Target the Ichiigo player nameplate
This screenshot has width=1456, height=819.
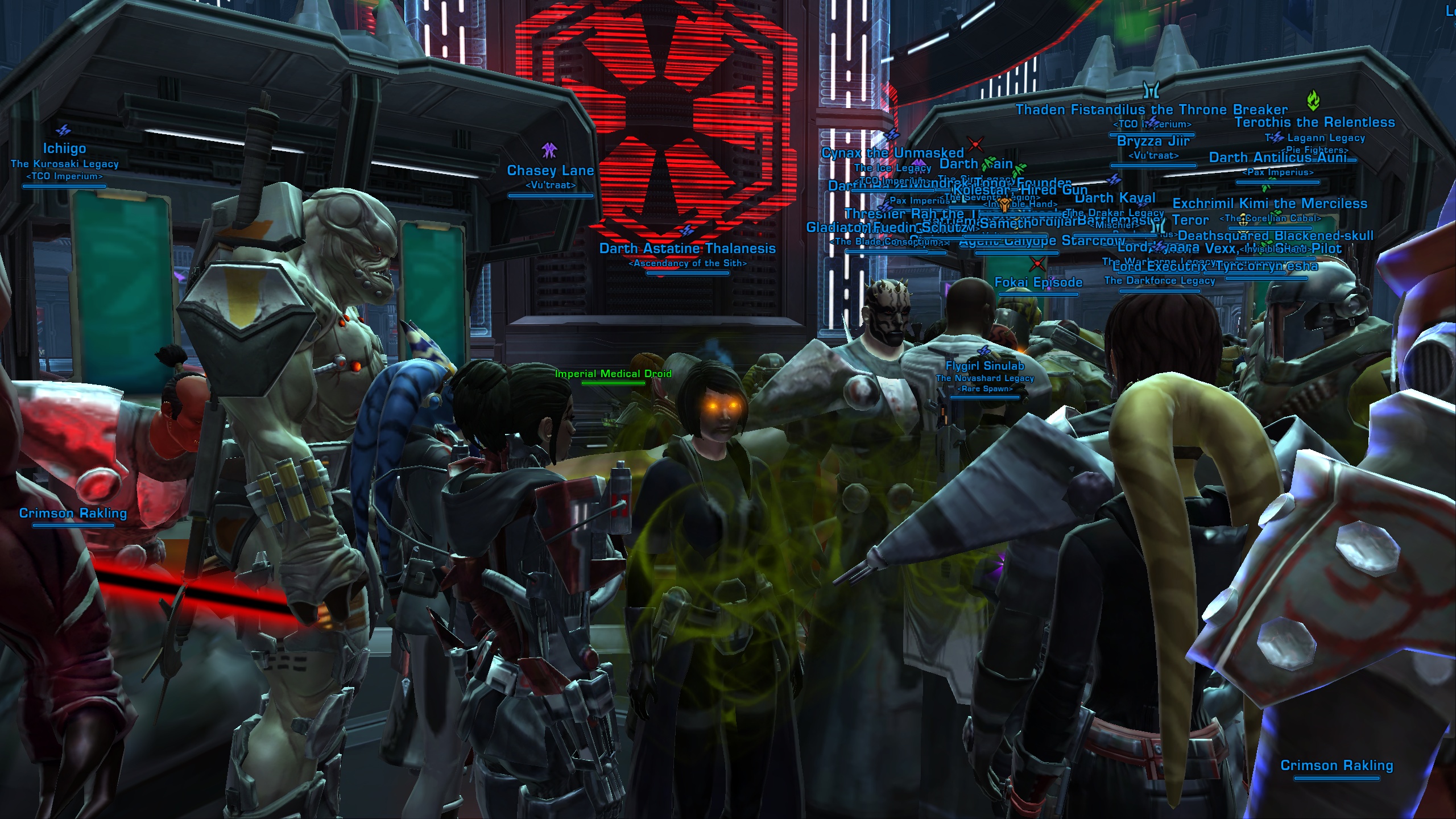click(x=64, y=148)
